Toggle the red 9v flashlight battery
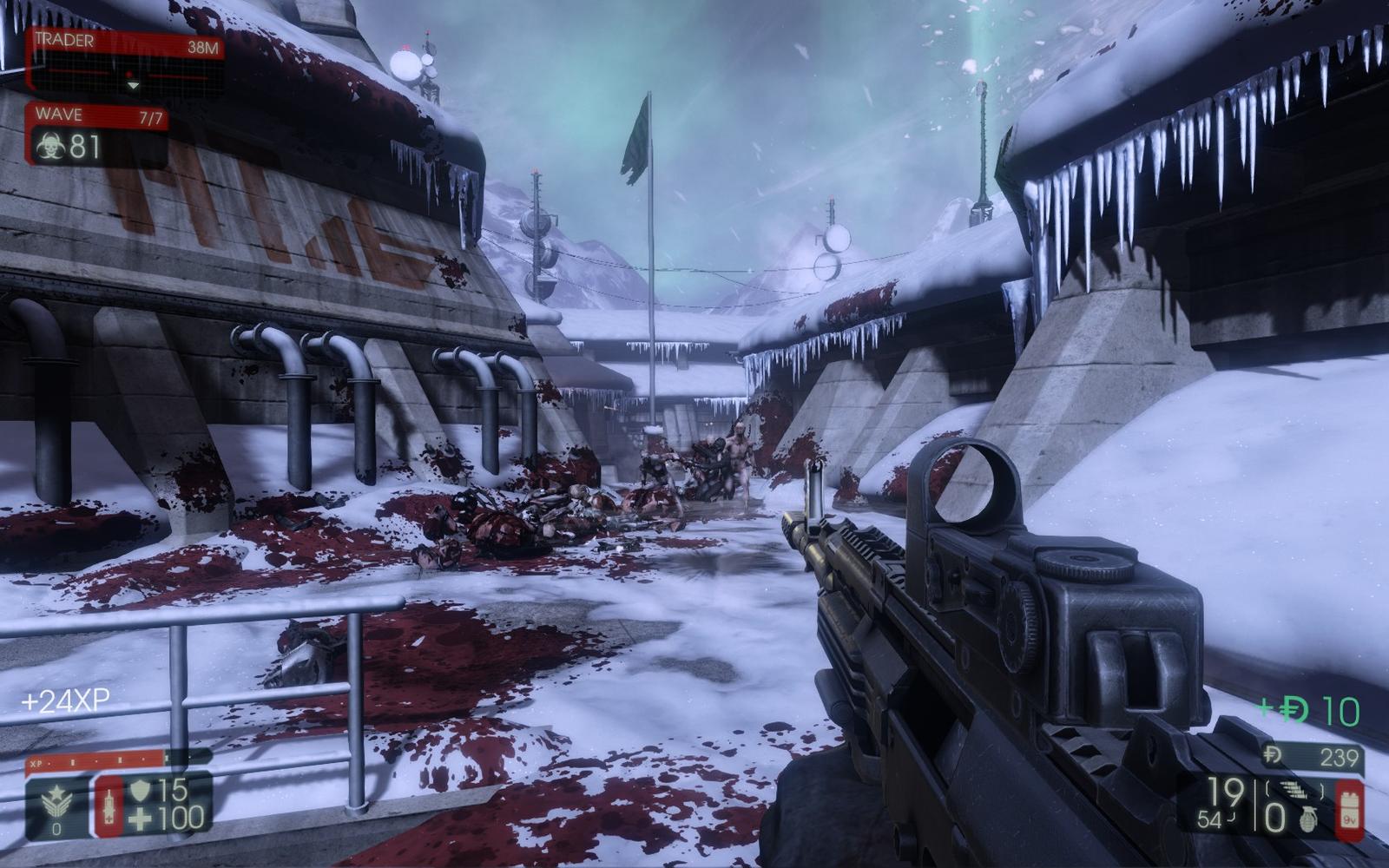Viewport: 1389px width, 868px height. pyautogui.click(x=1349, y=810)
